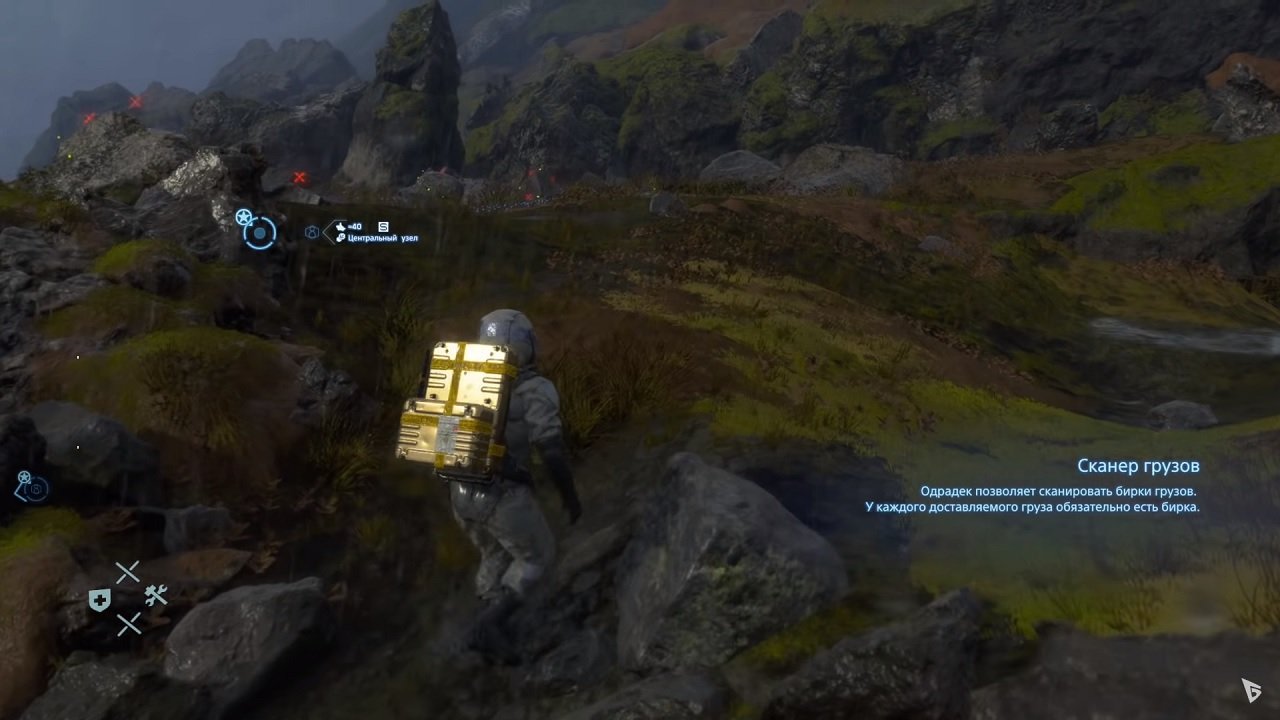Open the Сканер грузов tutorial heading
The image size is (1280, 720).
tap(1140, 465)
